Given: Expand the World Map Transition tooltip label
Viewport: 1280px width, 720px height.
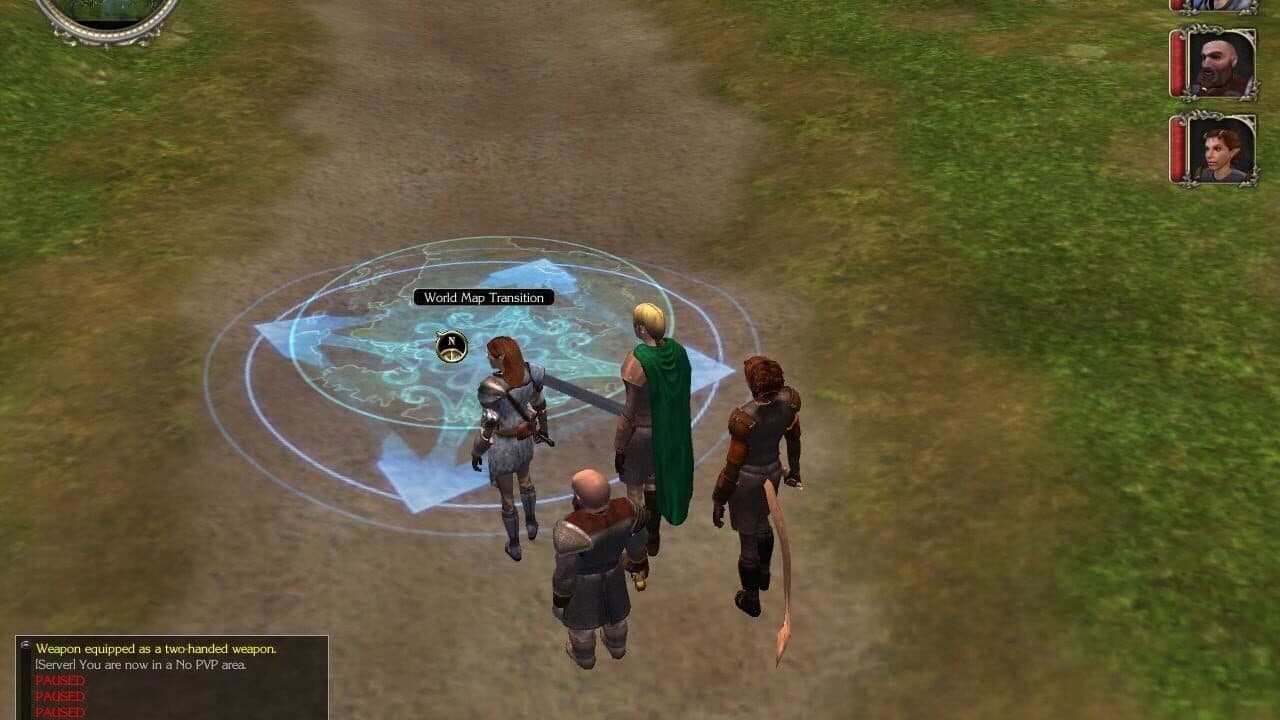Looking at the screenshot, I should pyautogui.click(x=484, y=297).
